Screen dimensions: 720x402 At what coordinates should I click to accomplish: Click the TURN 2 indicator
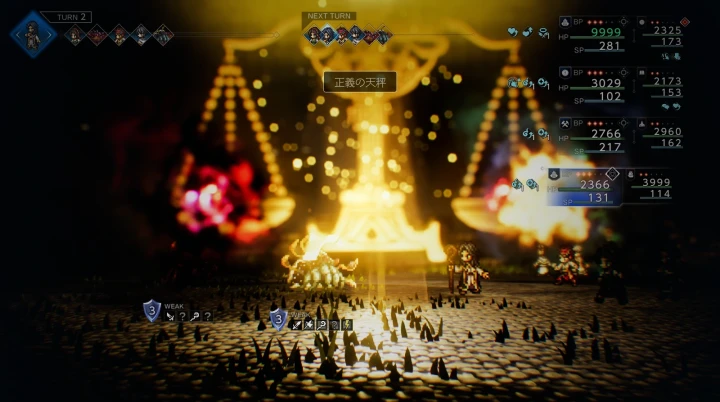point(74,17)
